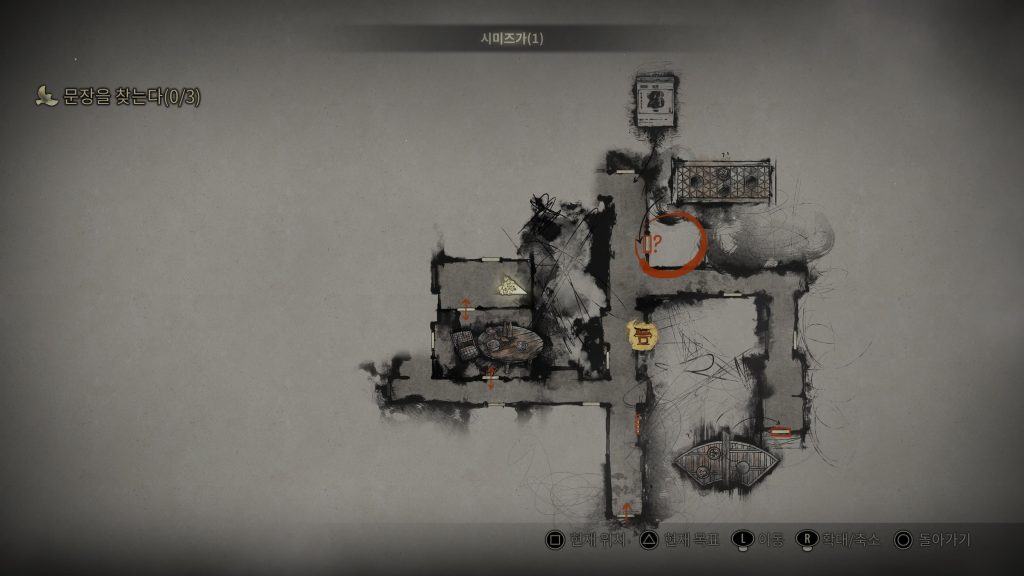Screen dimensions: 1024x576
Task: Click the yellow gate marker on the map
Action: tap(642, 335)
